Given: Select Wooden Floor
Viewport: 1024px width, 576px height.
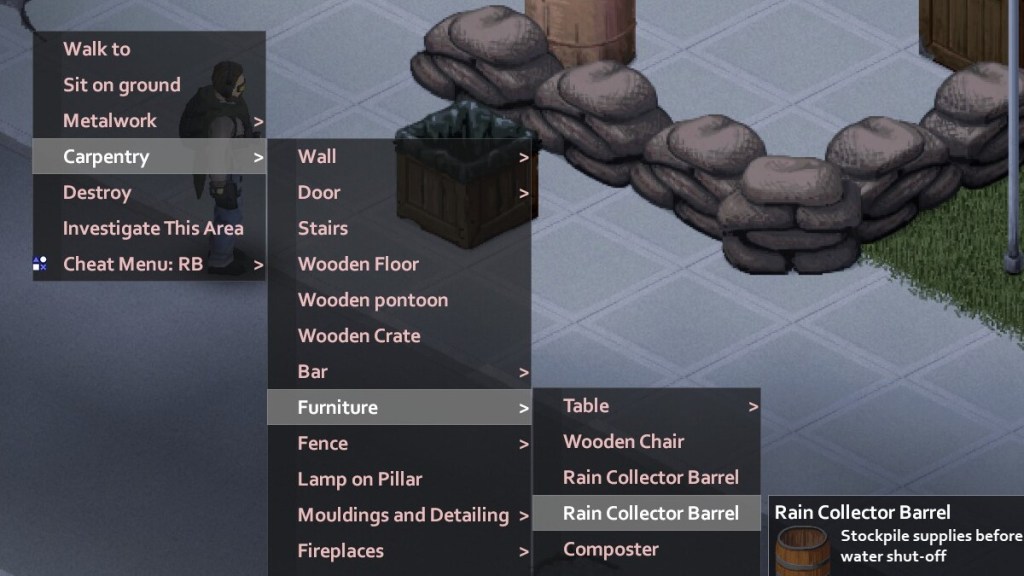Looking at the screenshot, I should (358, 265).
